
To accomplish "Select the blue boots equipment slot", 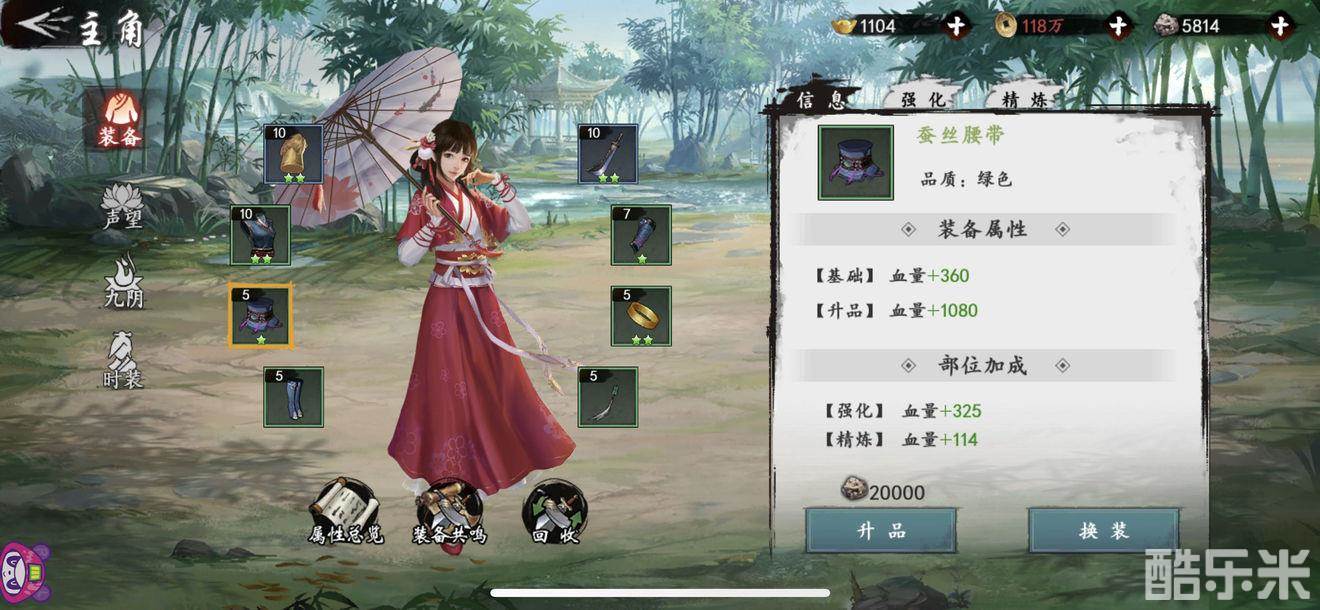I will tap(293, 397).
